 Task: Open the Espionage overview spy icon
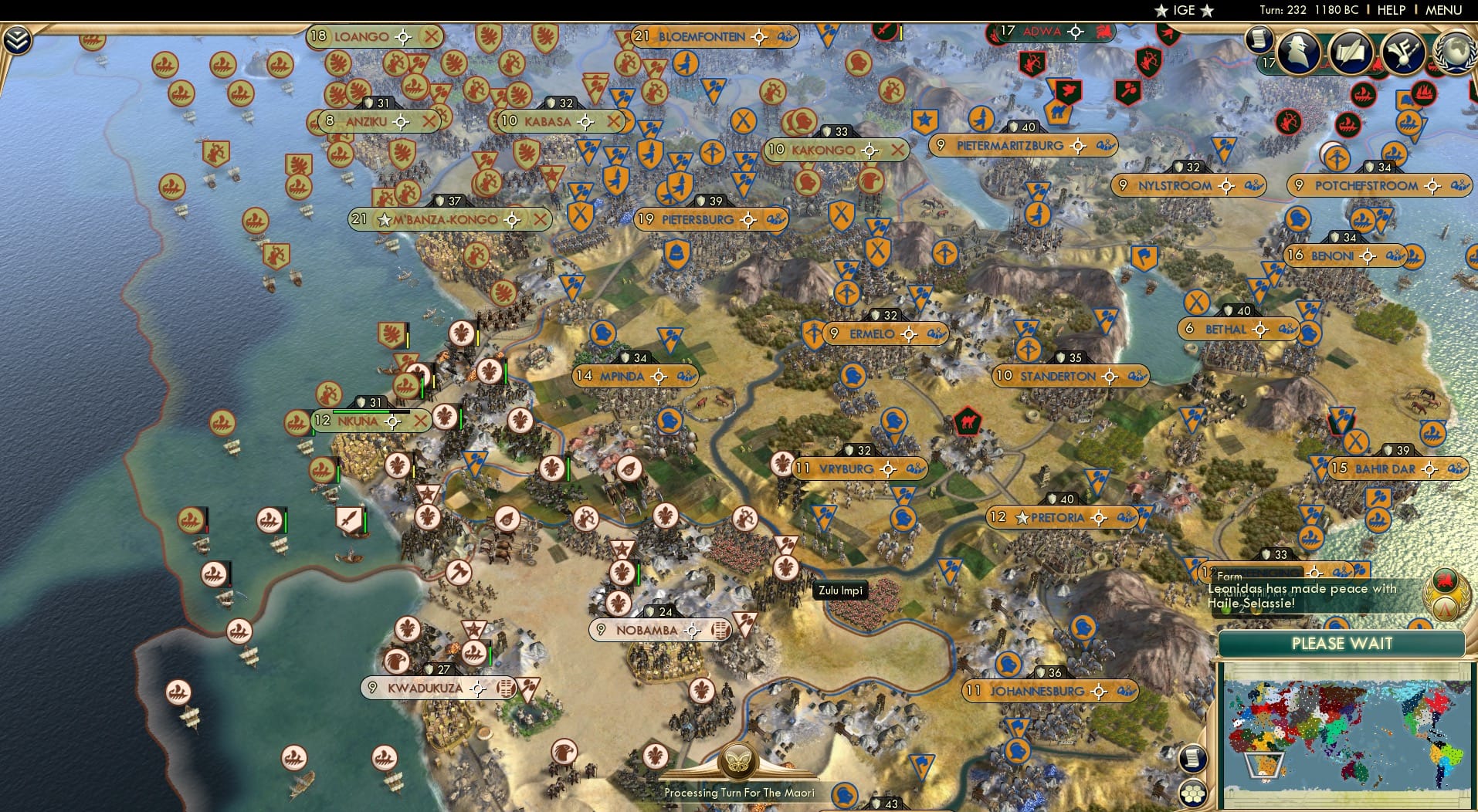point(1299,52)
